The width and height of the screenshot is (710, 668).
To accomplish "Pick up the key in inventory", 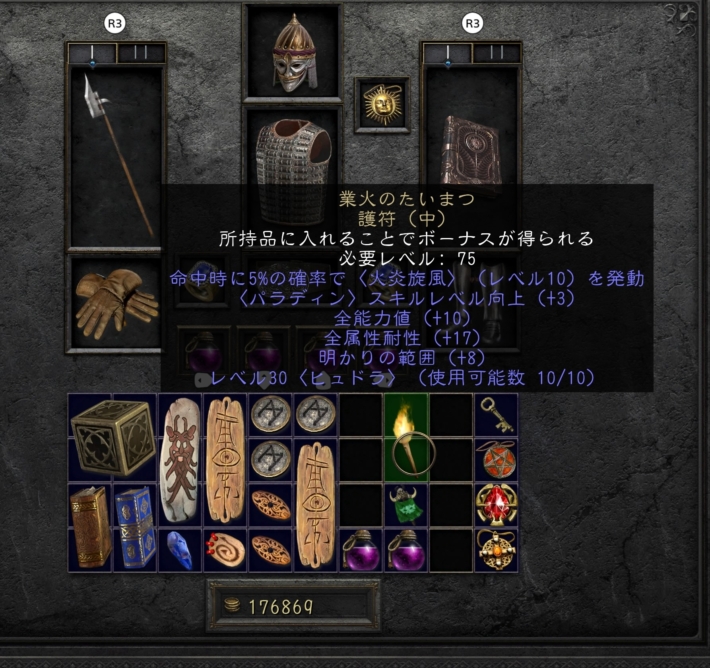I will 495,412.
